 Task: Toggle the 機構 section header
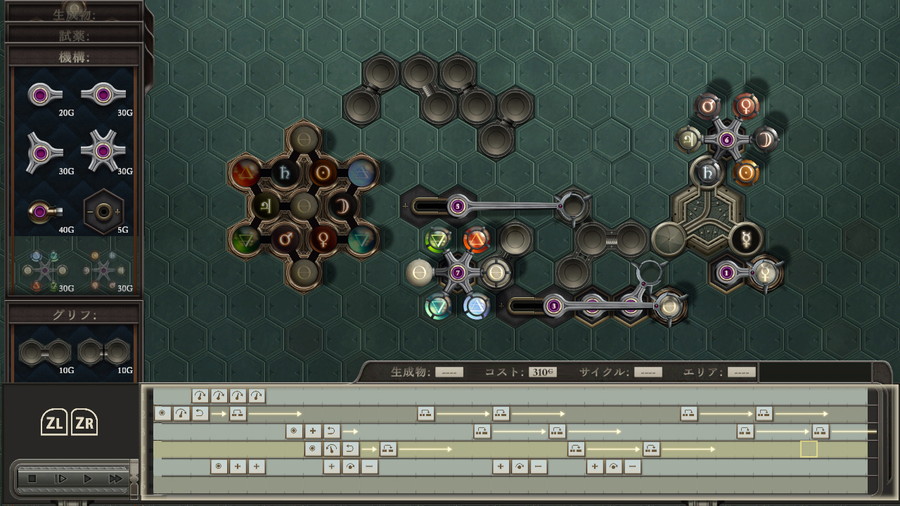(x=72, y=56)
